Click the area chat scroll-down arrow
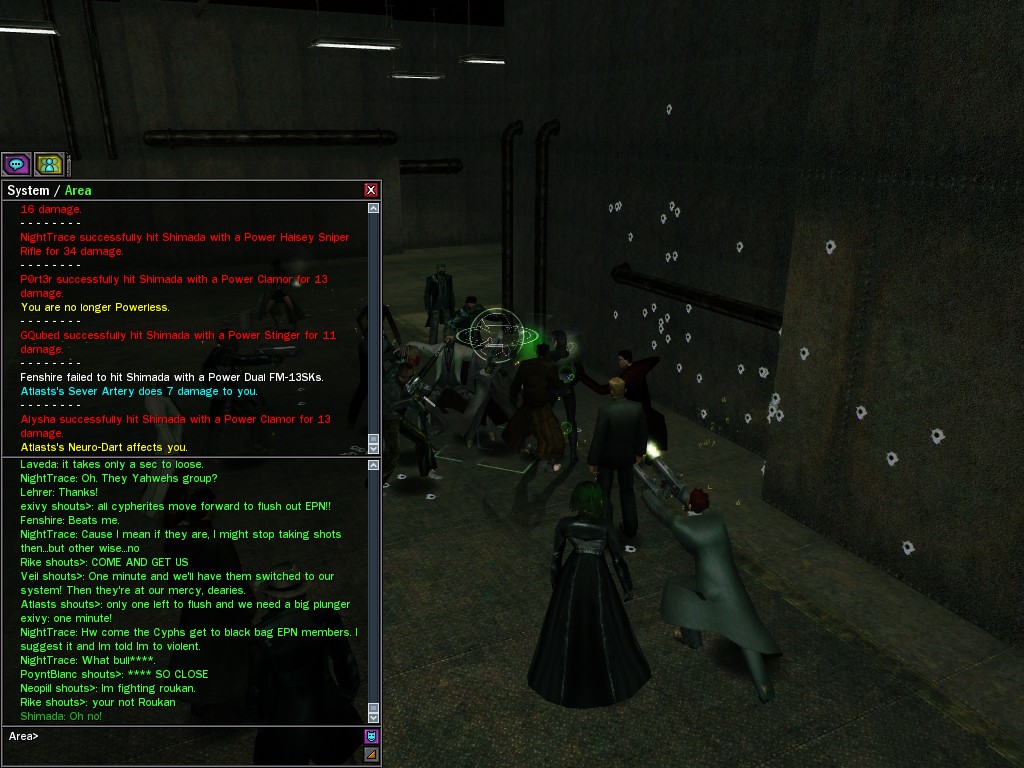This screenshot has width=1024, height=768. tap(373, 716)
